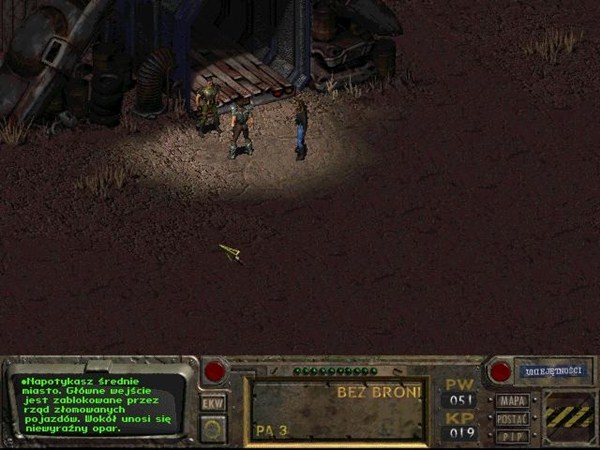
Task: Open the world map with MAPA
Action: point(512,401)
